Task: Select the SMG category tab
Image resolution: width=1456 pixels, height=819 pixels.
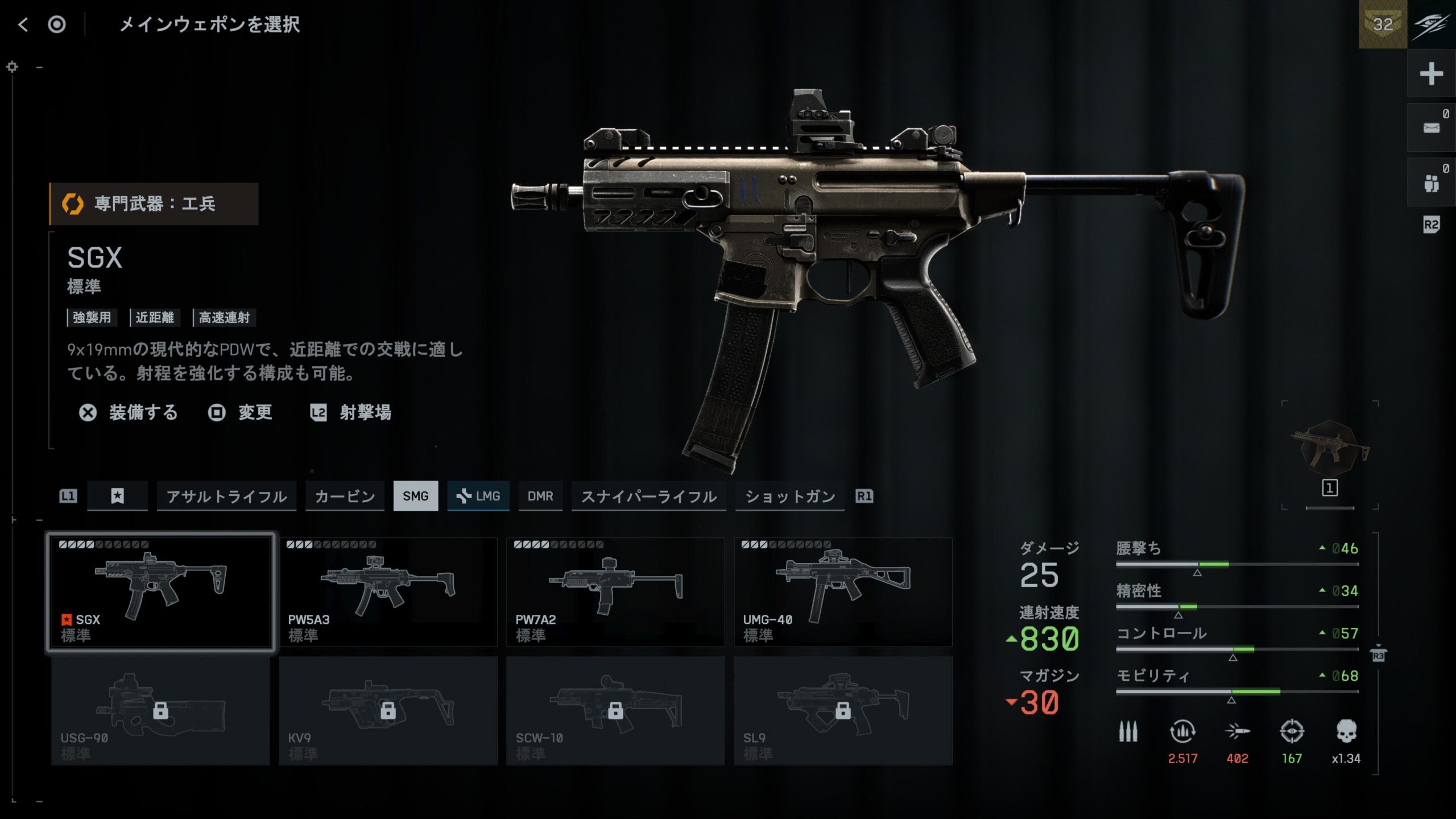Action: click(416, 496)
